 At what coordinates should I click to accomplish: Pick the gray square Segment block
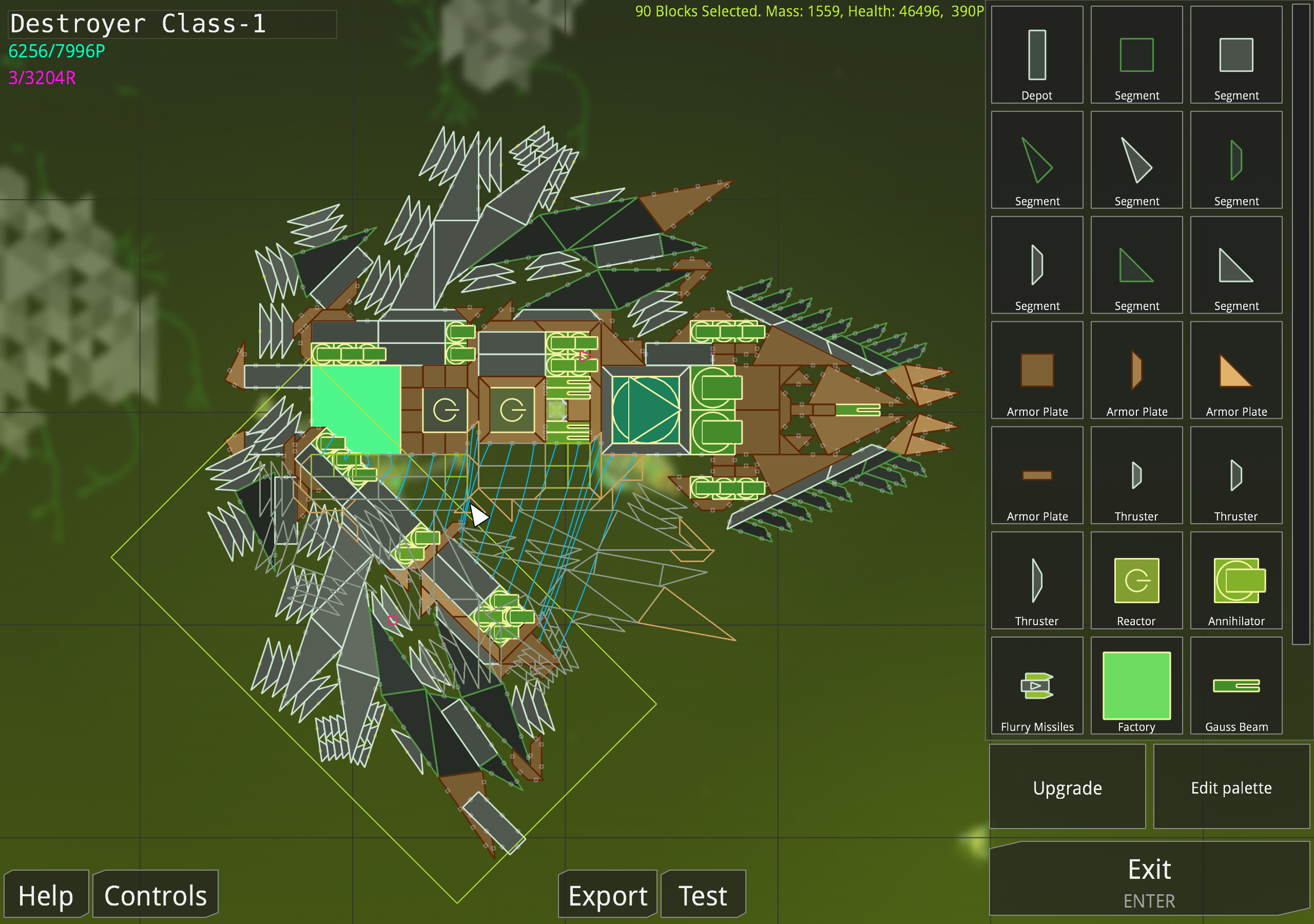coord(1236,55)
